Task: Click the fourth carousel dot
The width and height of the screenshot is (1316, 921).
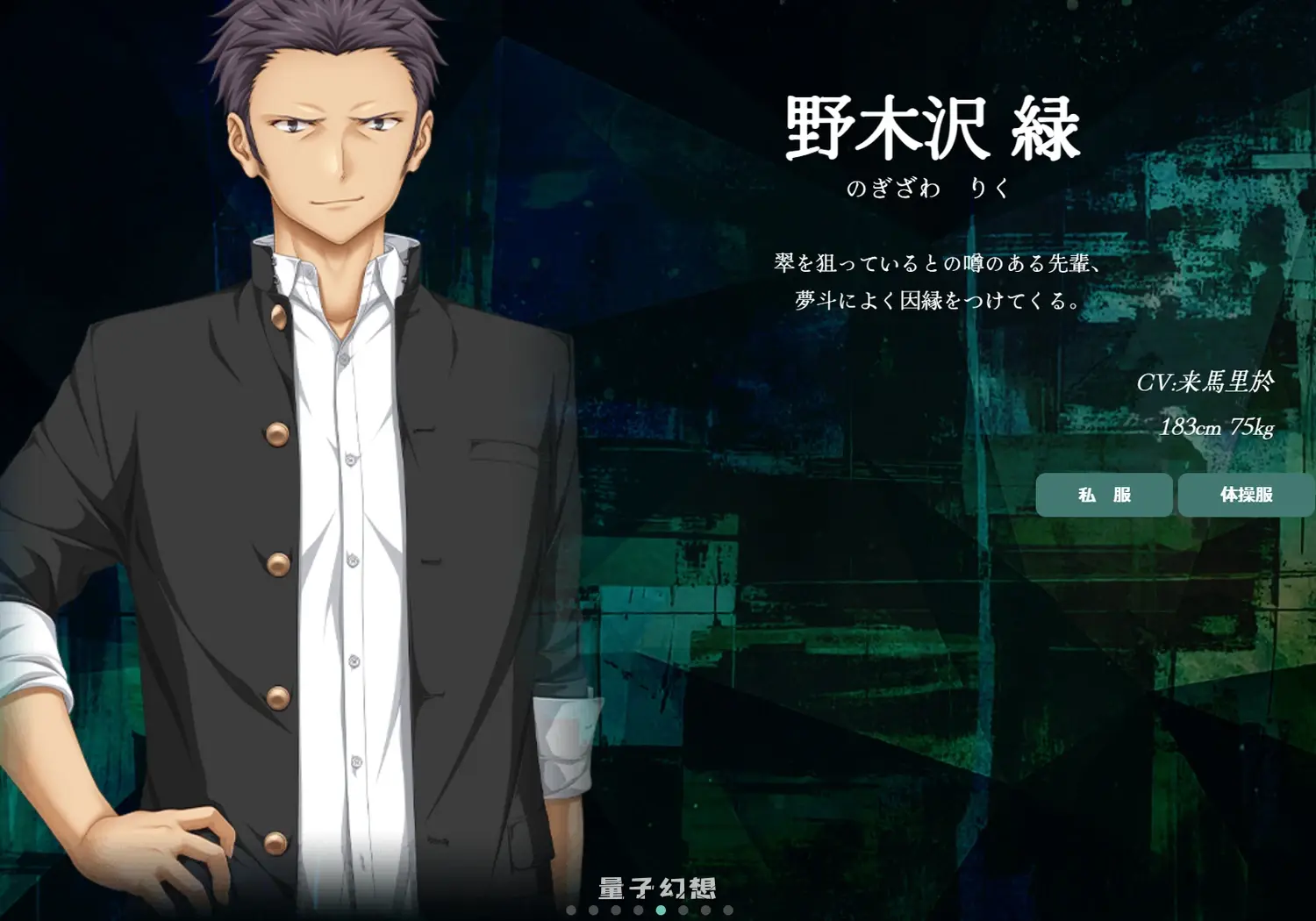Action: point(637,910)
